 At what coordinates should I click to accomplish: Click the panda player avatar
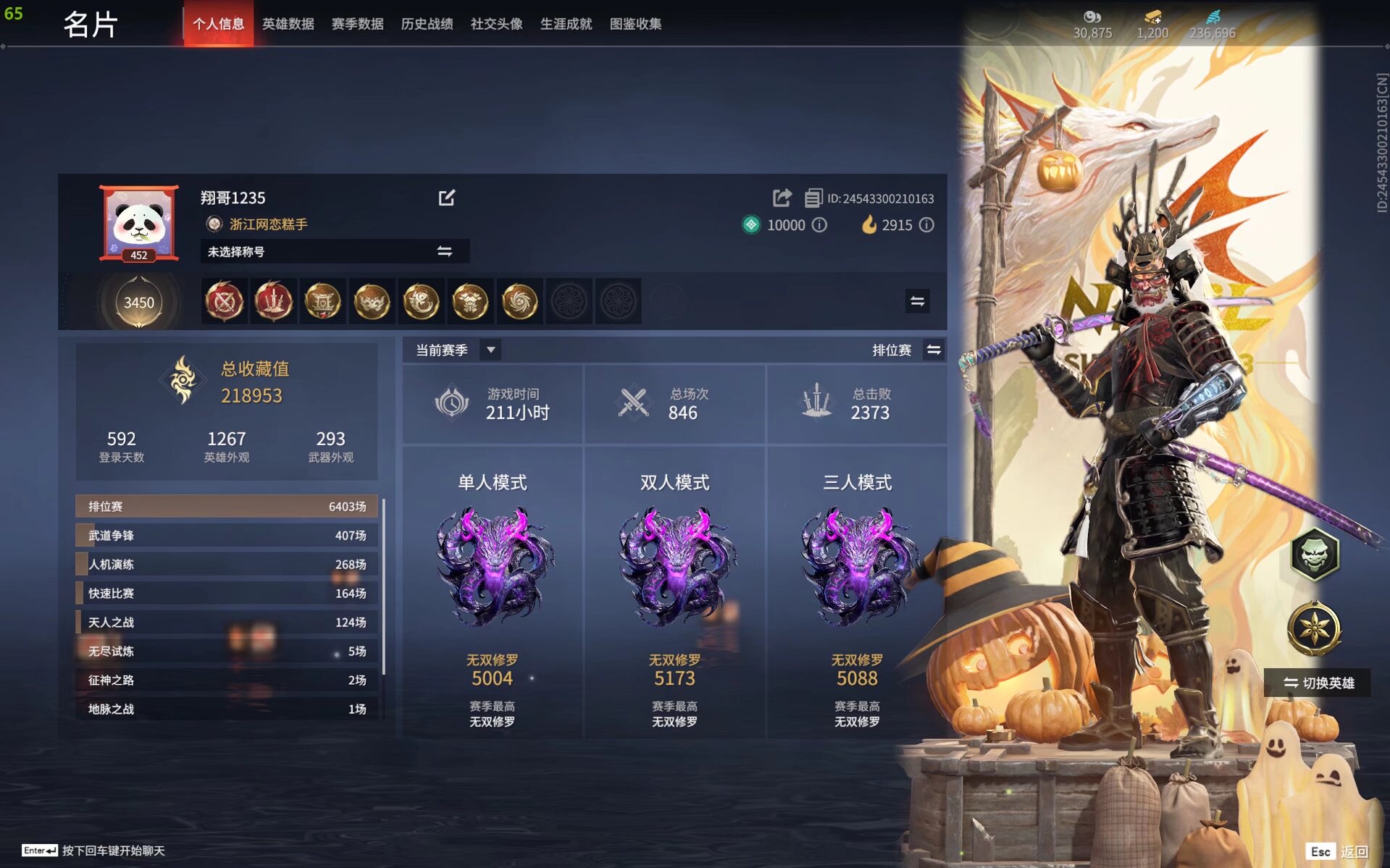pyautogui.click(x=138, y=222)
